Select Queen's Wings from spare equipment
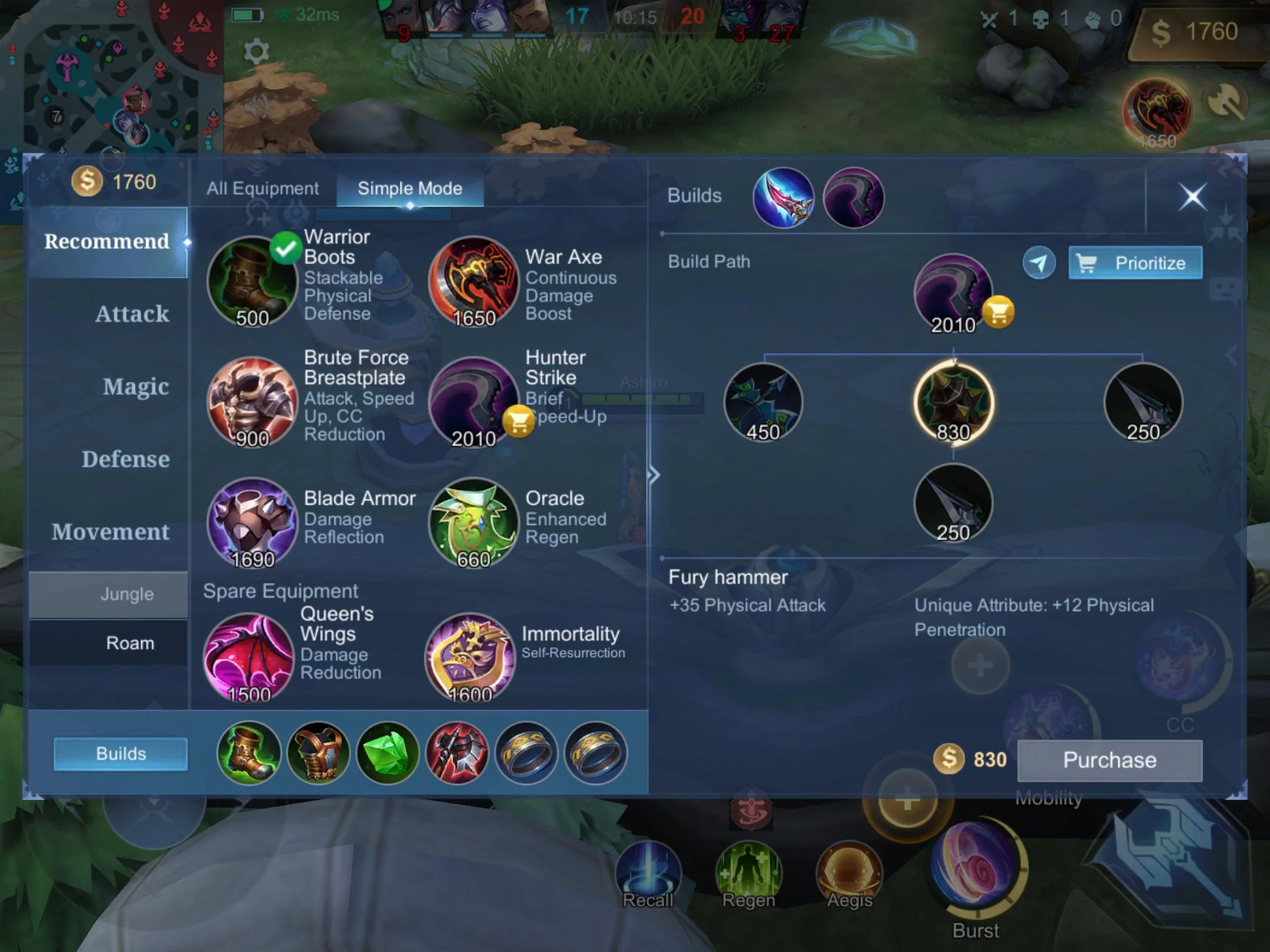This screenshot has height=952, width=1270. click(x=249, y=658)
